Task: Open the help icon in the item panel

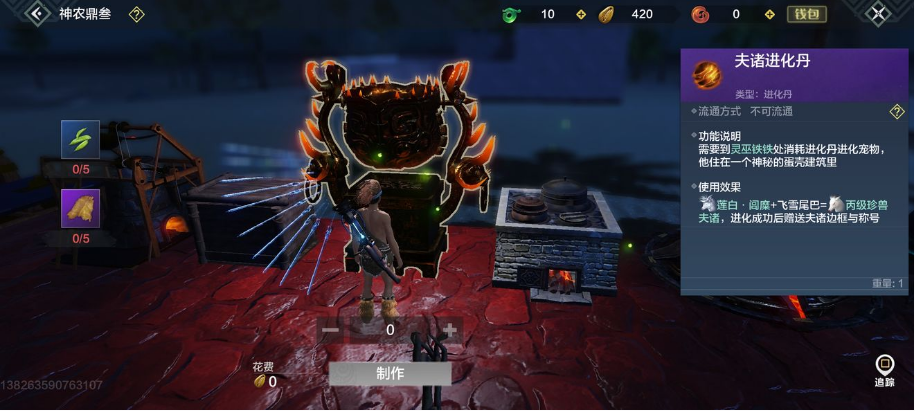Action: pos(897,112)
